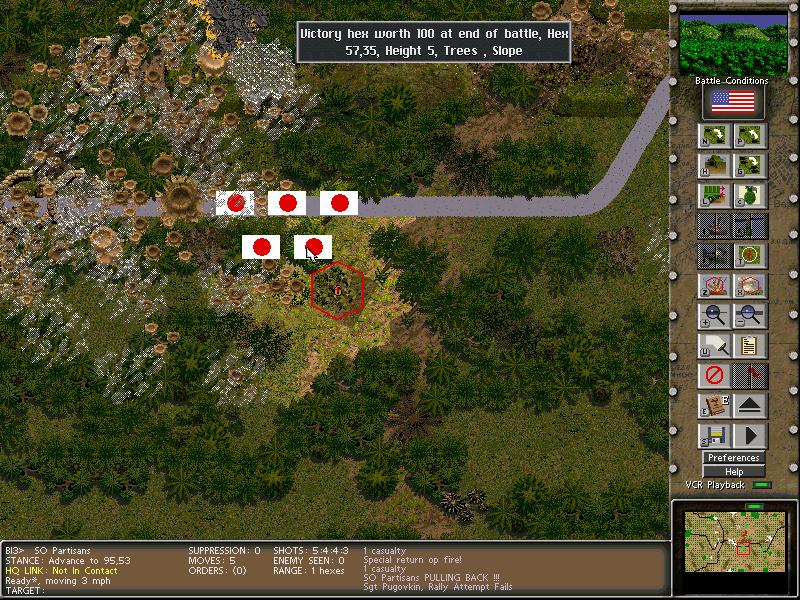Zoom in with the plus magnifier

(x=714, y=317)
